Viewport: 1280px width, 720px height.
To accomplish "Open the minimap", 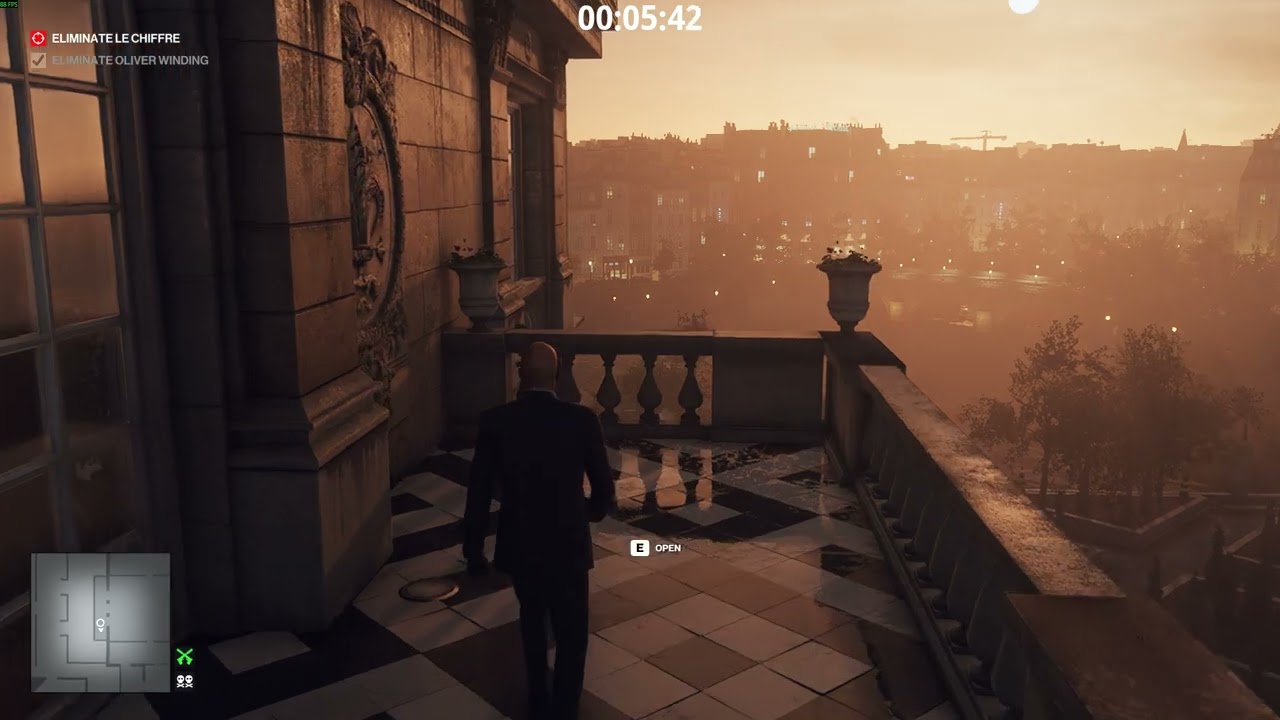I will 100,623.
